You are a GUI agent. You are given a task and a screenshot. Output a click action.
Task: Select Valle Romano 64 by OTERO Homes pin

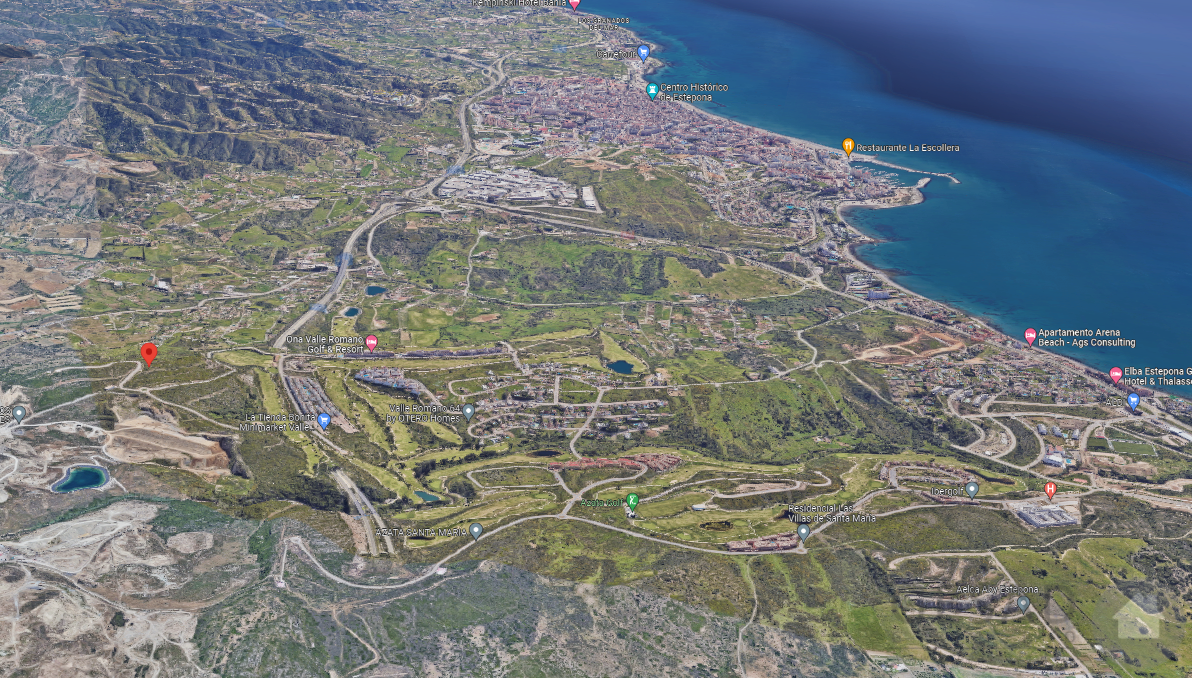[x=468, y=410]
